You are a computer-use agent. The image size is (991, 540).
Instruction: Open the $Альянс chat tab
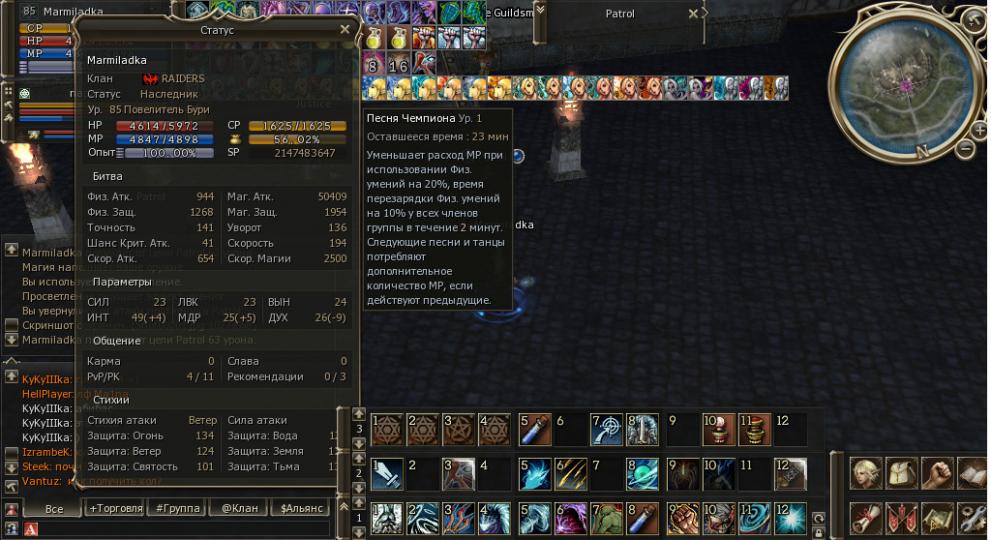301,509
